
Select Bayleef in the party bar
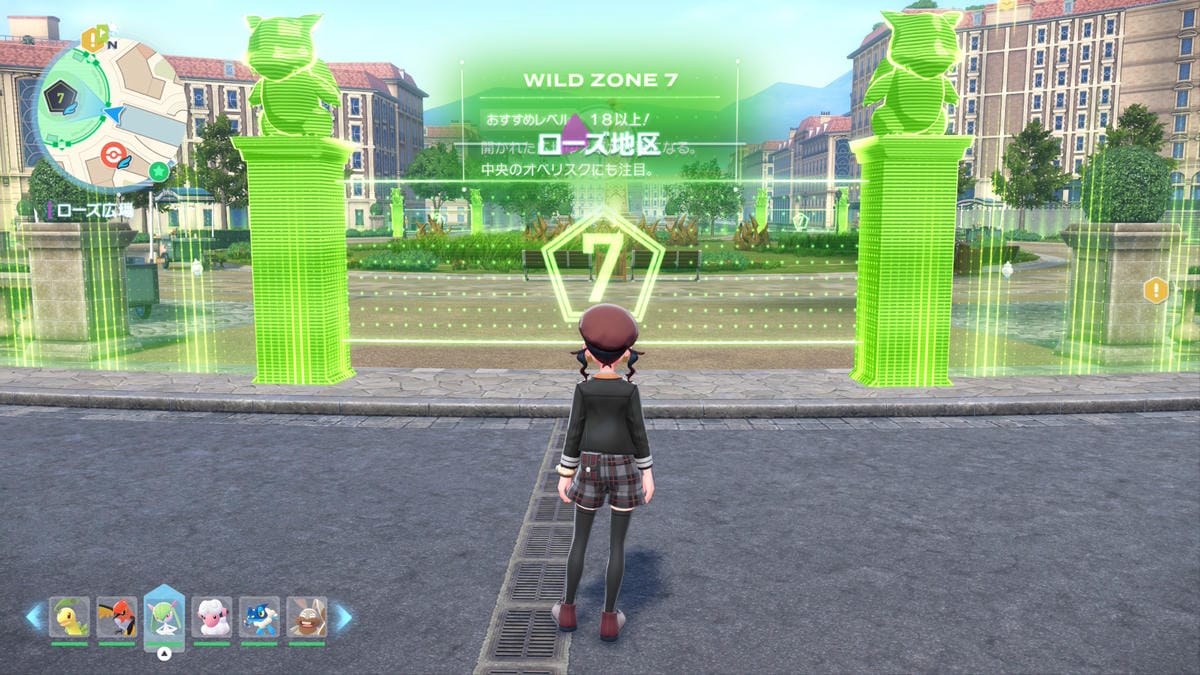tap(69, 617)
